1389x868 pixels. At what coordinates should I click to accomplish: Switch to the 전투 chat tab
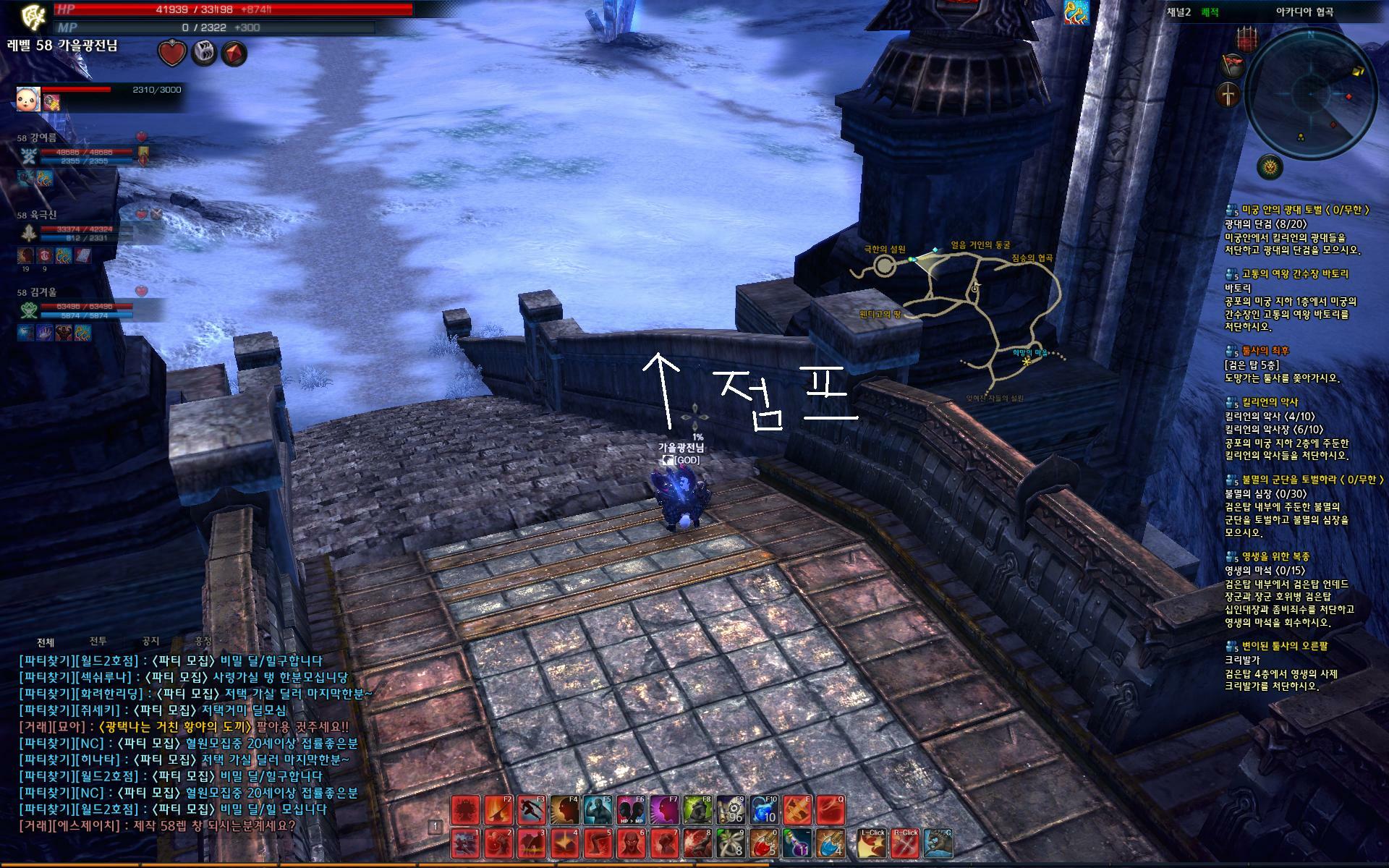pos(98,641)
